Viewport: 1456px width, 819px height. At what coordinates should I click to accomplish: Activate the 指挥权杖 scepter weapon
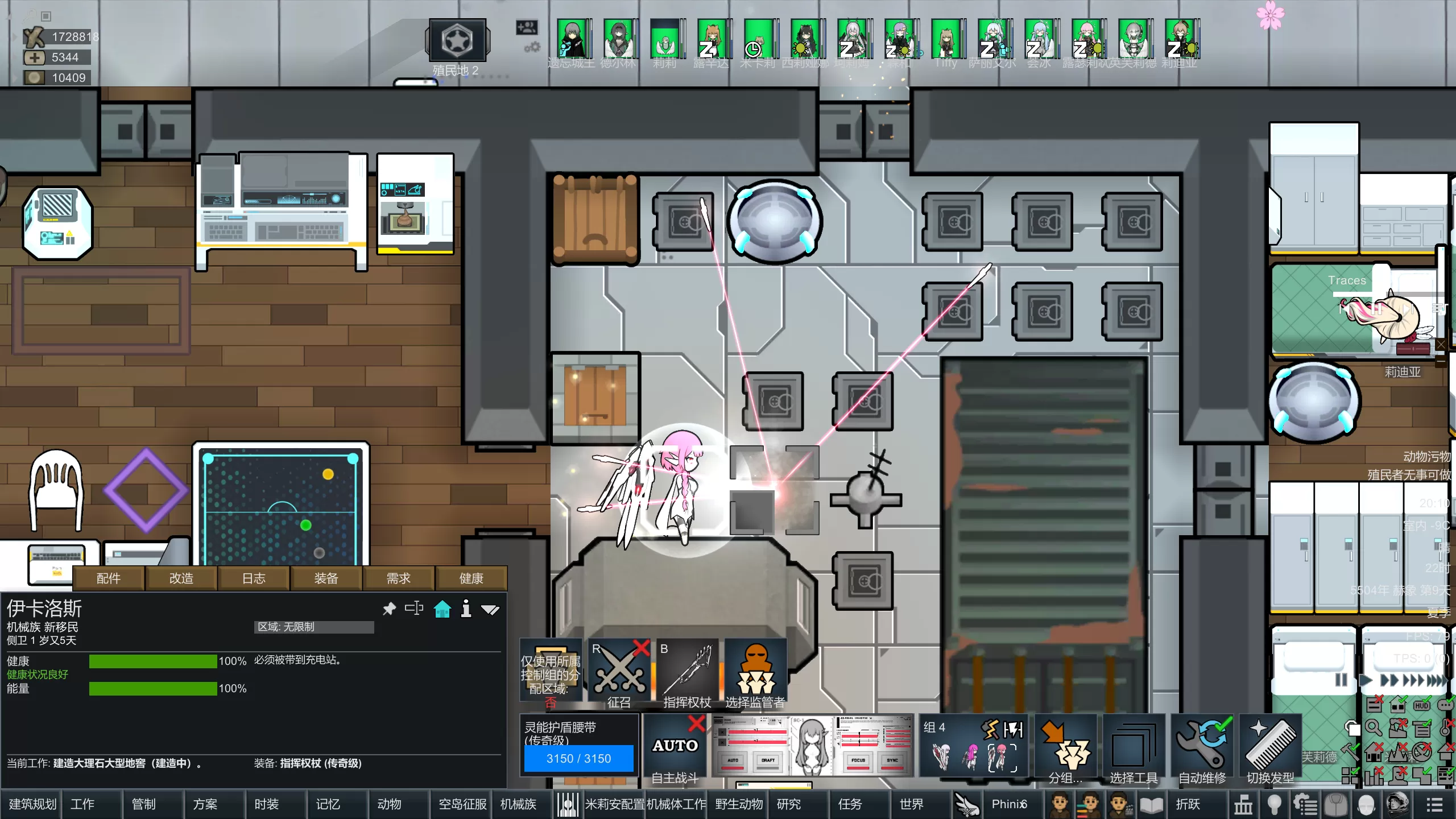coord(687,674)
